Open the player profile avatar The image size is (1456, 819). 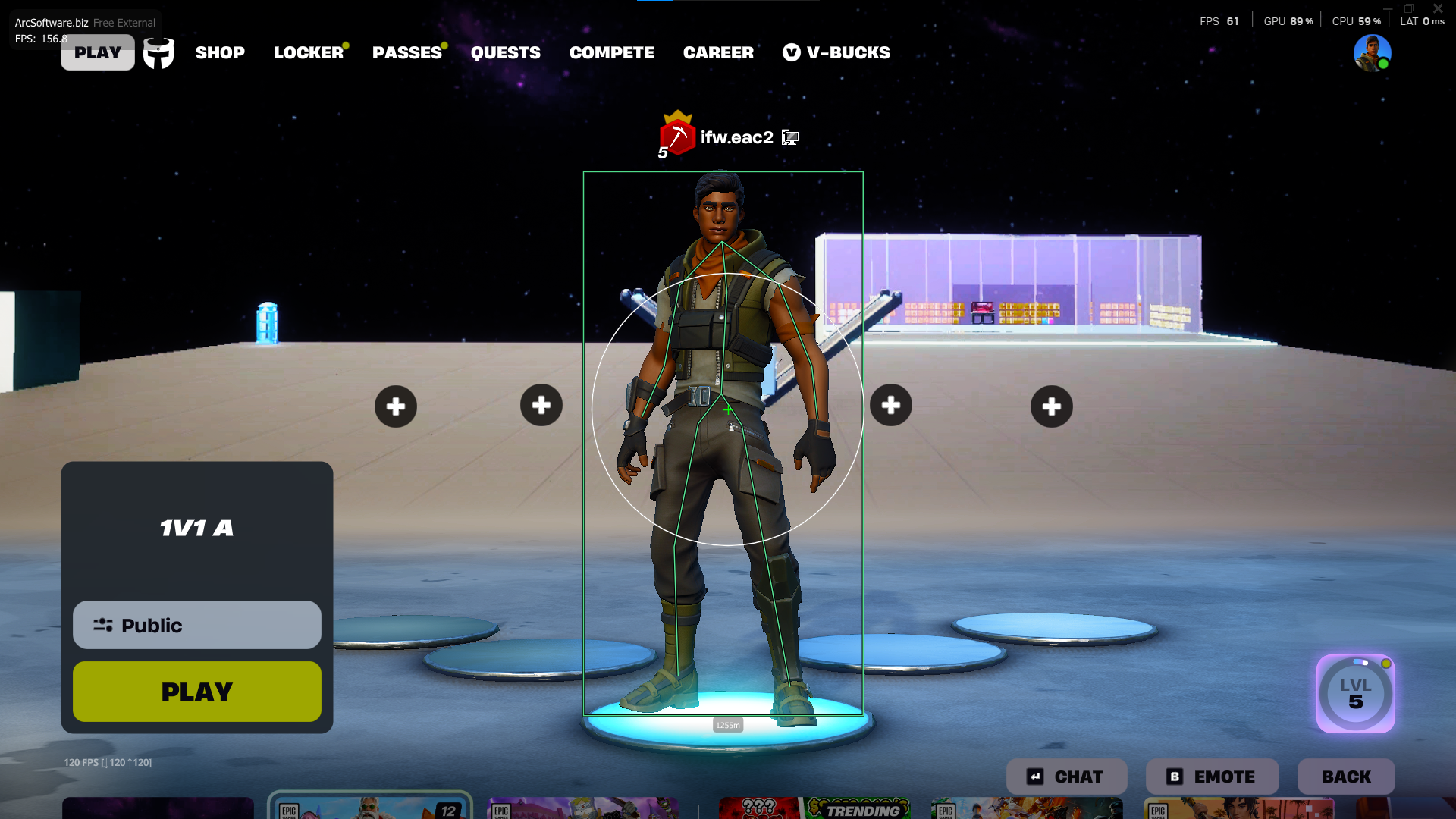(x=1372, y=53)
